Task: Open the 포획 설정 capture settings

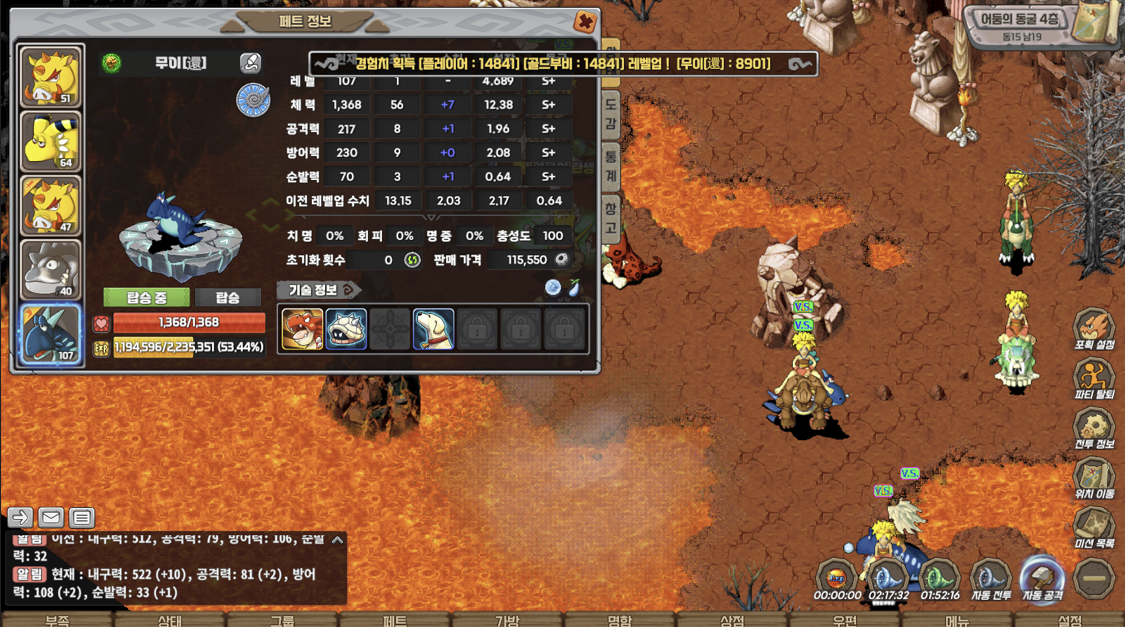Action: click(x=1094, y=330)
